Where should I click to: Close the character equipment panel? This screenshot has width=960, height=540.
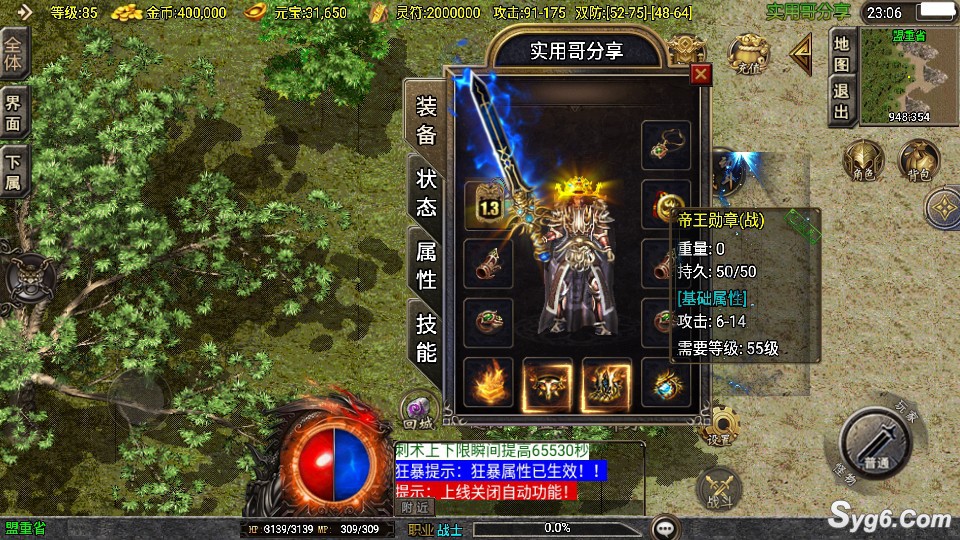(x=701, y=74)
